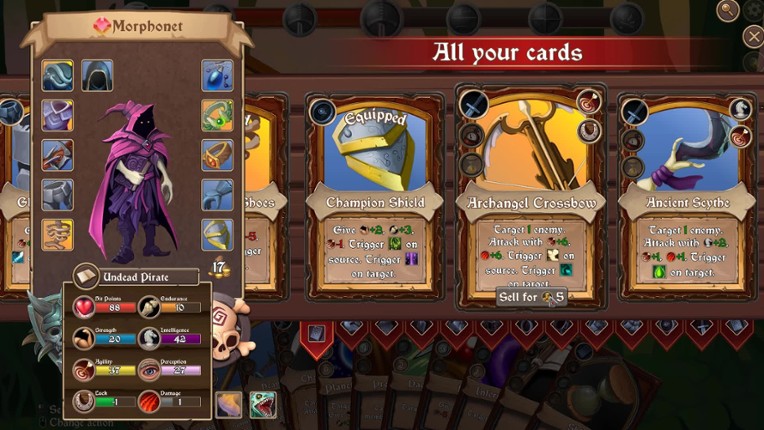Screen dimensions: 764x430
Task: Select the crossbow weapon equipment slot
Action: tap(57, 155)
